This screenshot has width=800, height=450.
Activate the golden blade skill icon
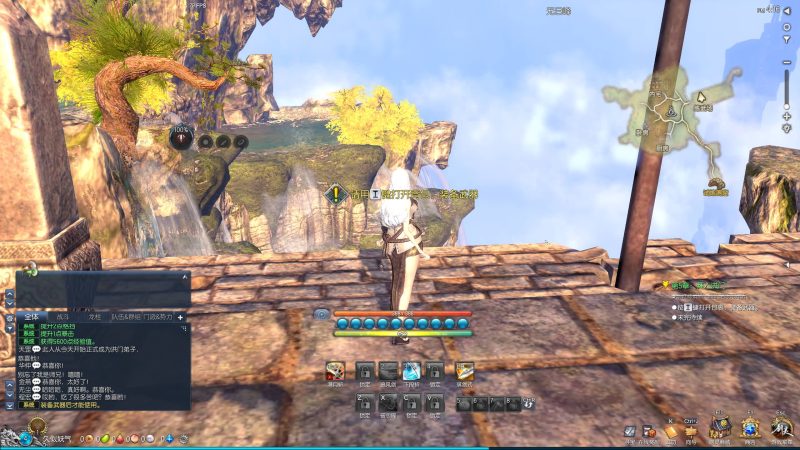pos(463,371)
